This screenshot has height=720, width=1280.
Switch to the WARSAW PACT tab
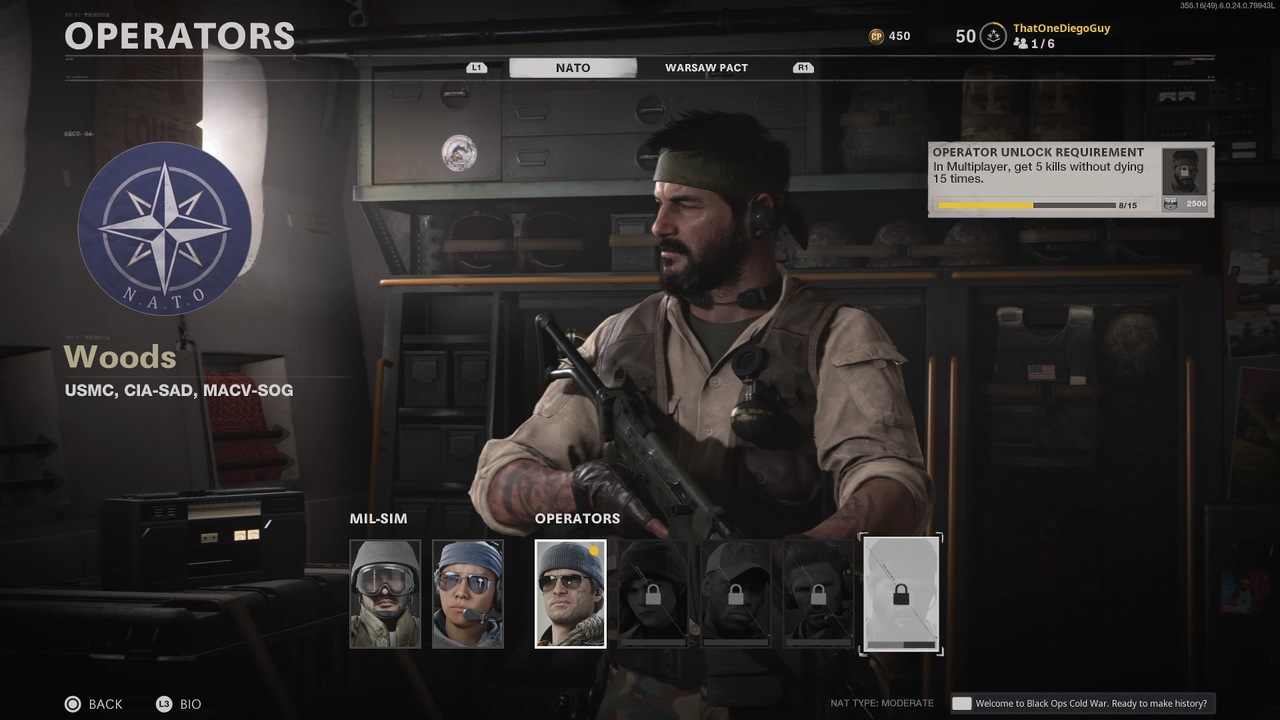tap(706, 67)
